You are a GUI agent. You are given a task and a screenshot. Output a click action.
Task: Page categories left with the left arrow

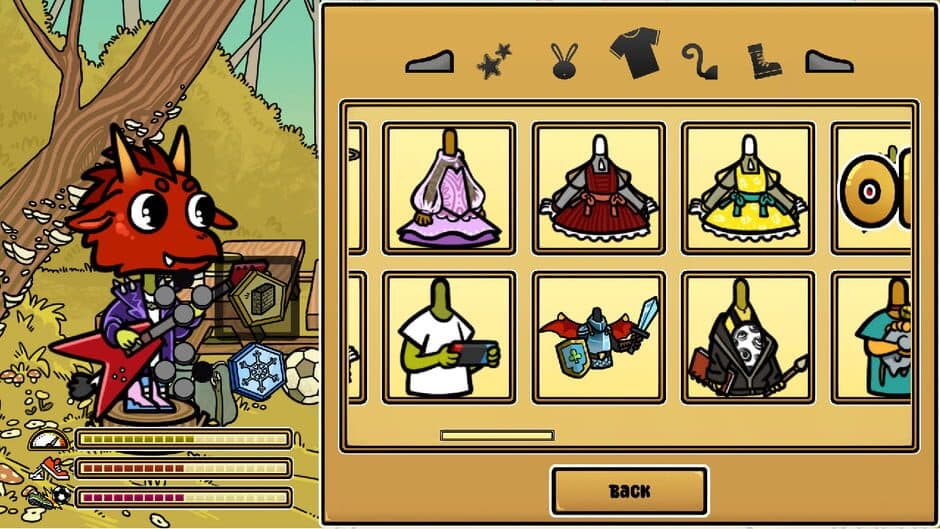(x=429, y=62)
